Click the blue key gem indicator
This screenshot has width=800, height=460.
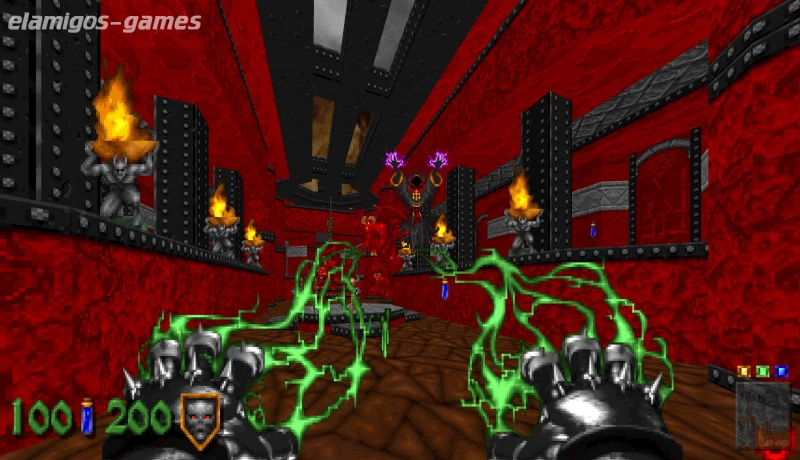781,371
